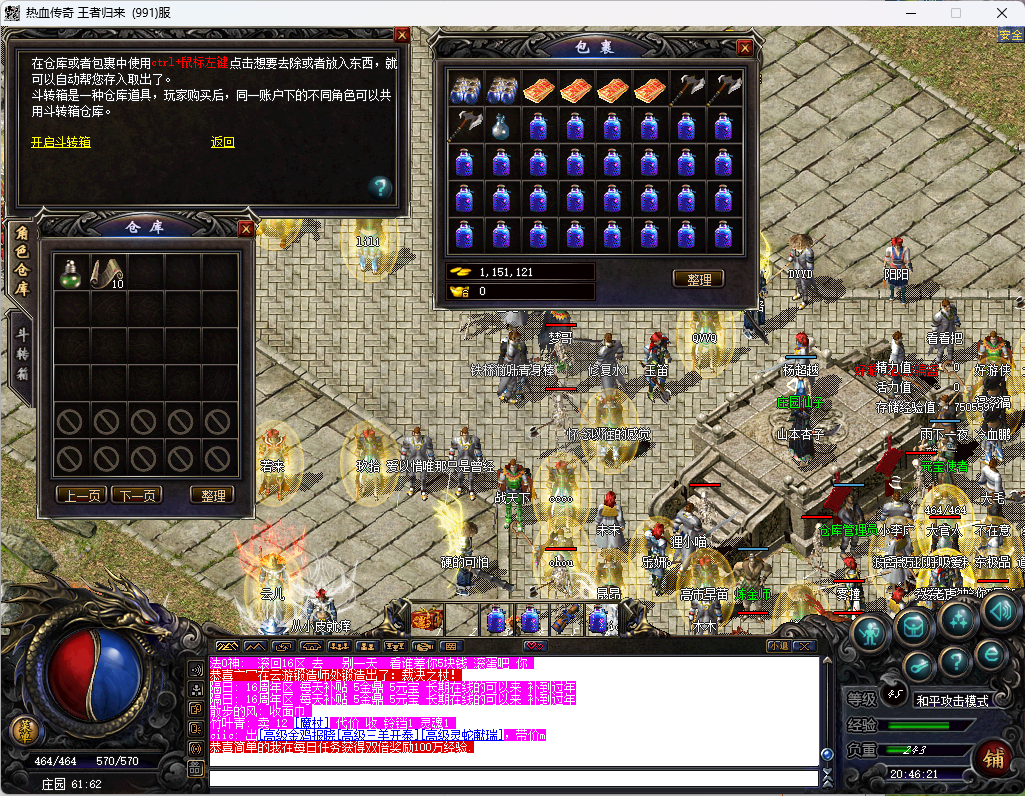
Task: Go to warehouse 下一页 next page
Action: (136, 495)
